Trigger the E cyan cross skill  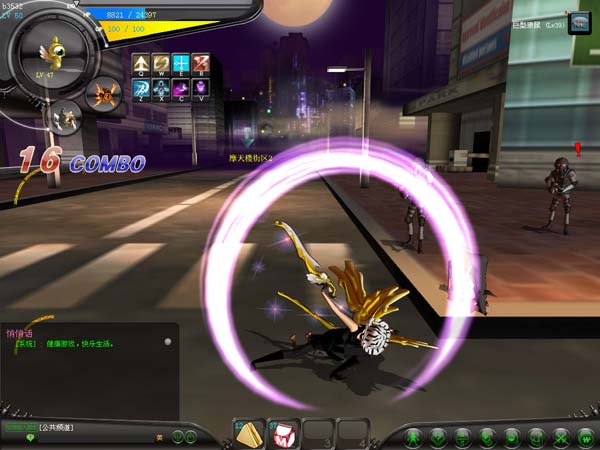(181, 63)
